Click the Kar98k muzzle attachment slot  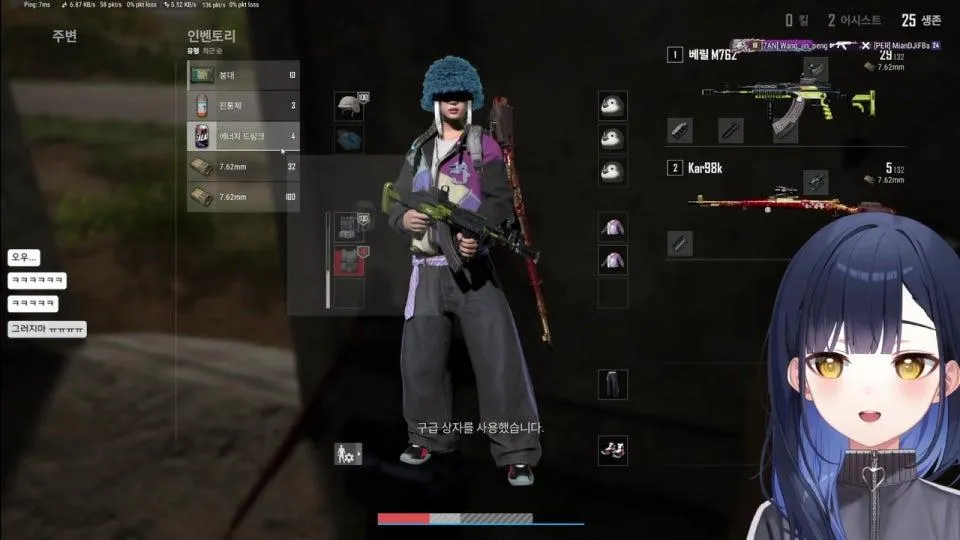(680, 242)
